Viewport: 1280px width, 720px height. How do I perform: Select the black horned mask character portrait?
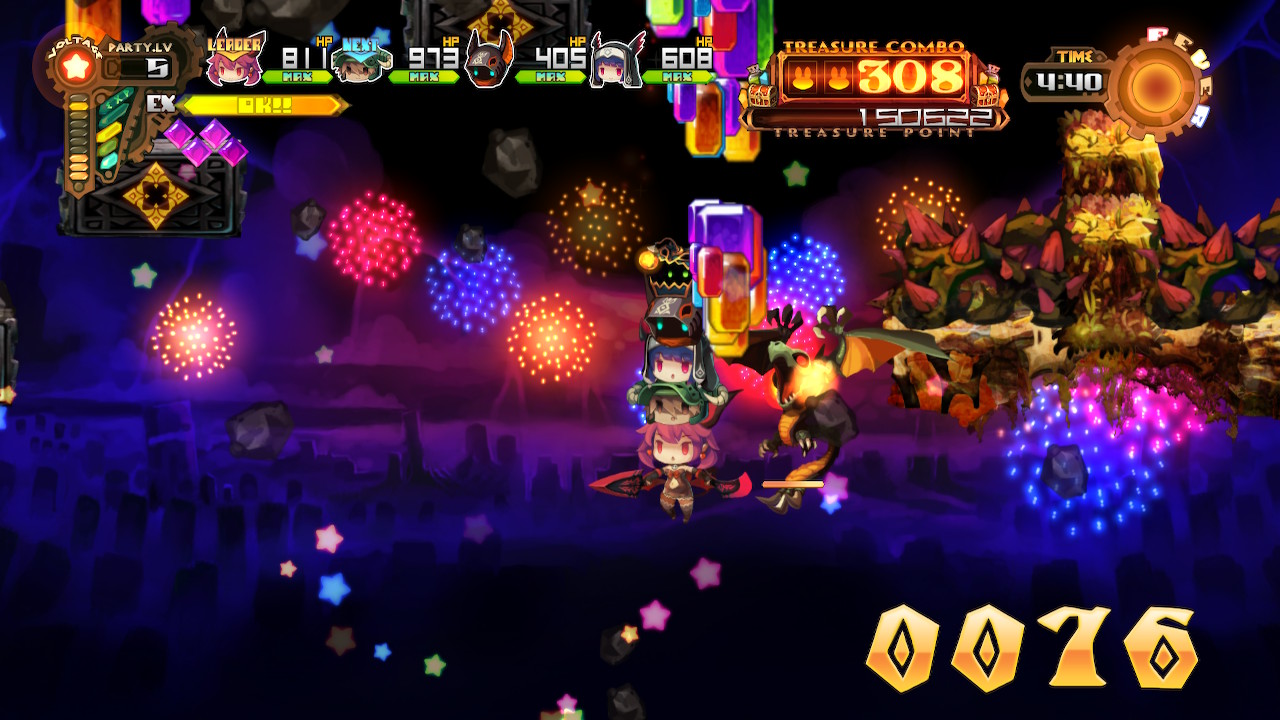click(489, 60)
